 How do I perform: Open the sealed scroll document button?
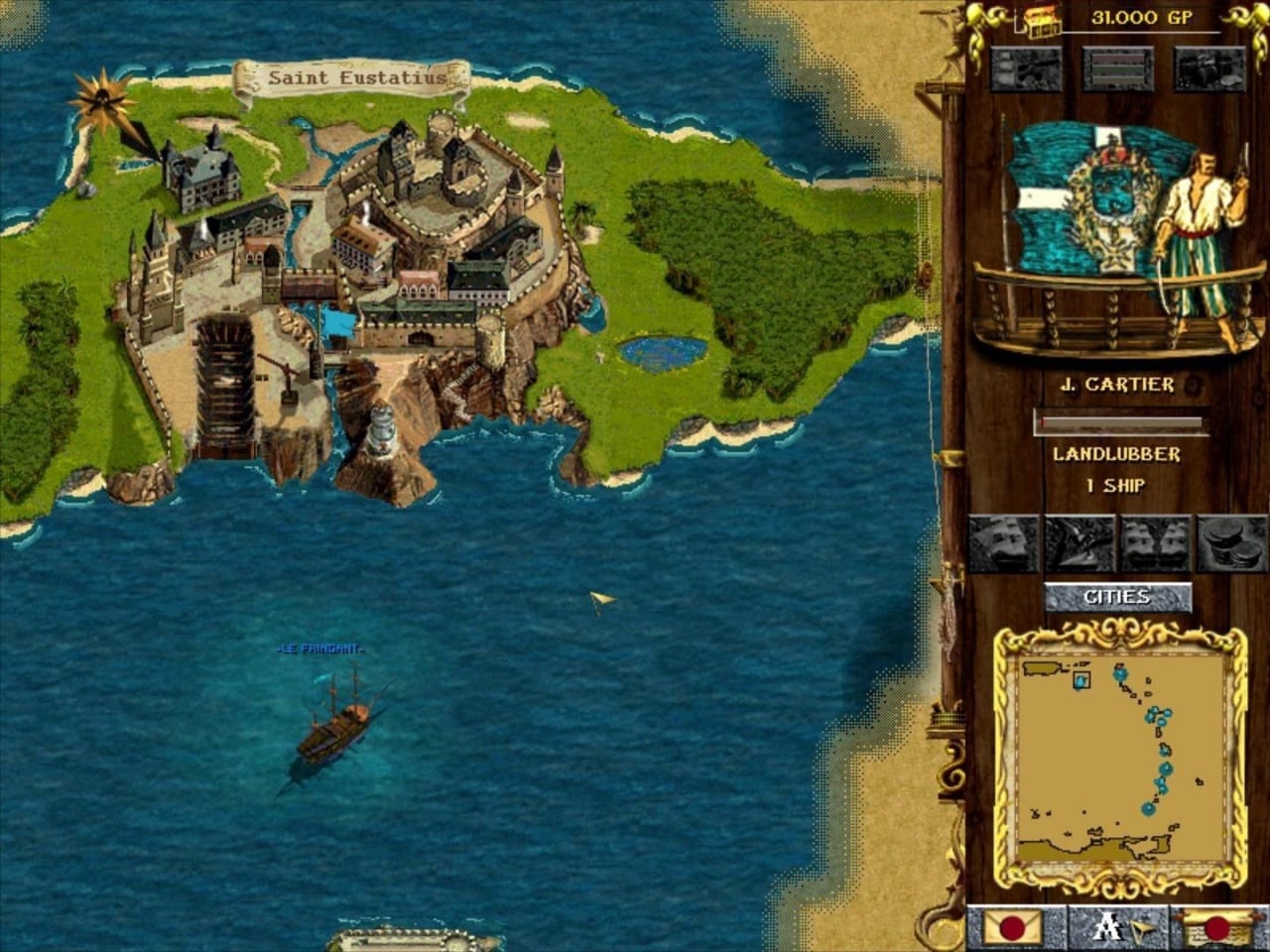point(1216,929)
